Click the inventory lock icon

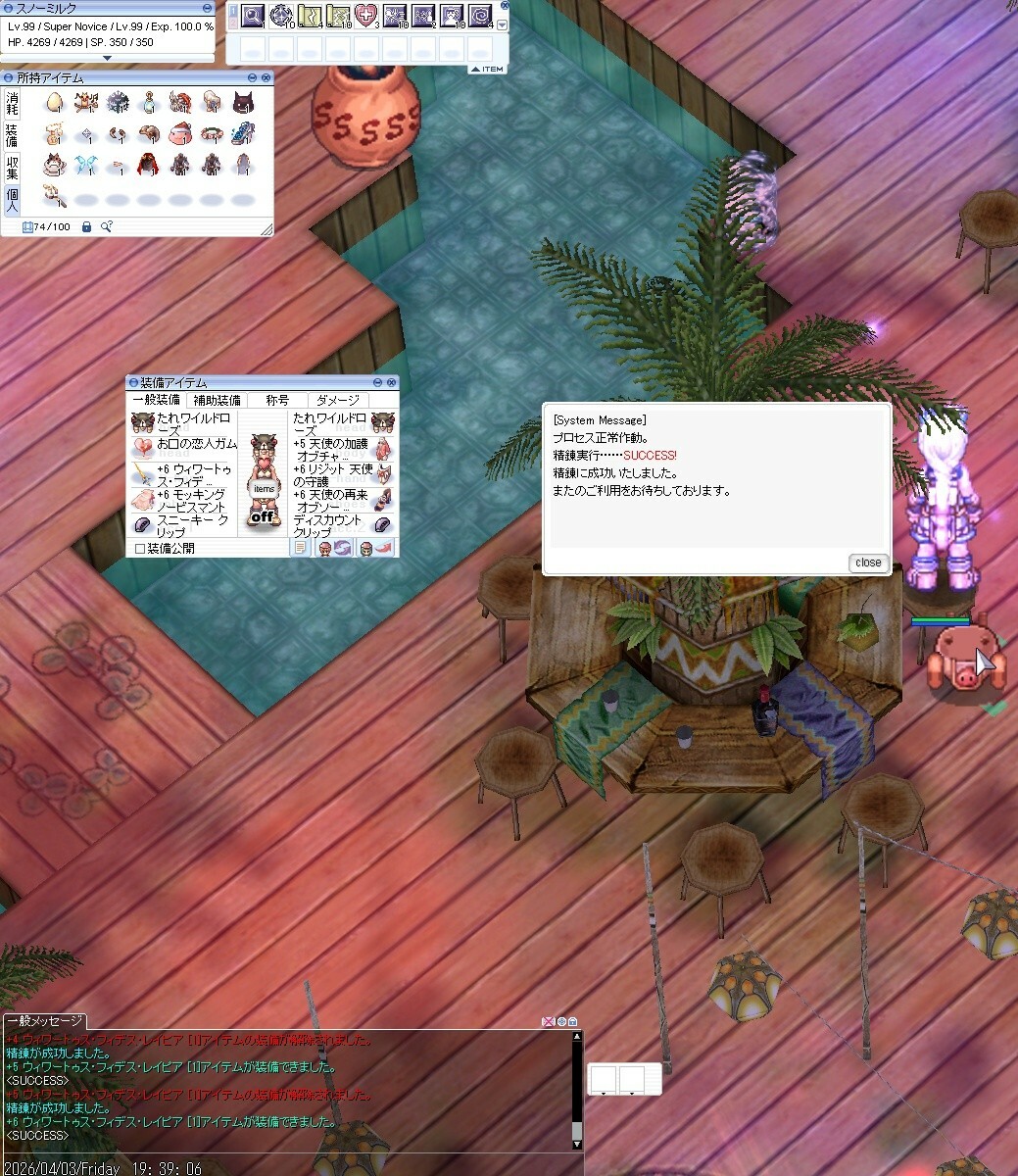point(86,226)
